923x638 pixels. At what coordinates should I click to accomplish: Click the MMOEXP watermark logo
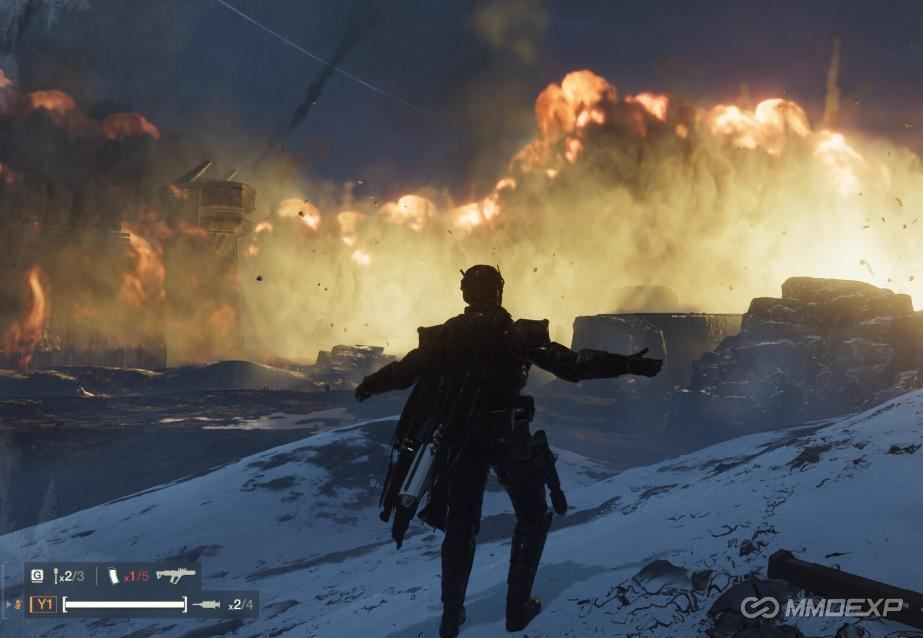pos(822,607)
